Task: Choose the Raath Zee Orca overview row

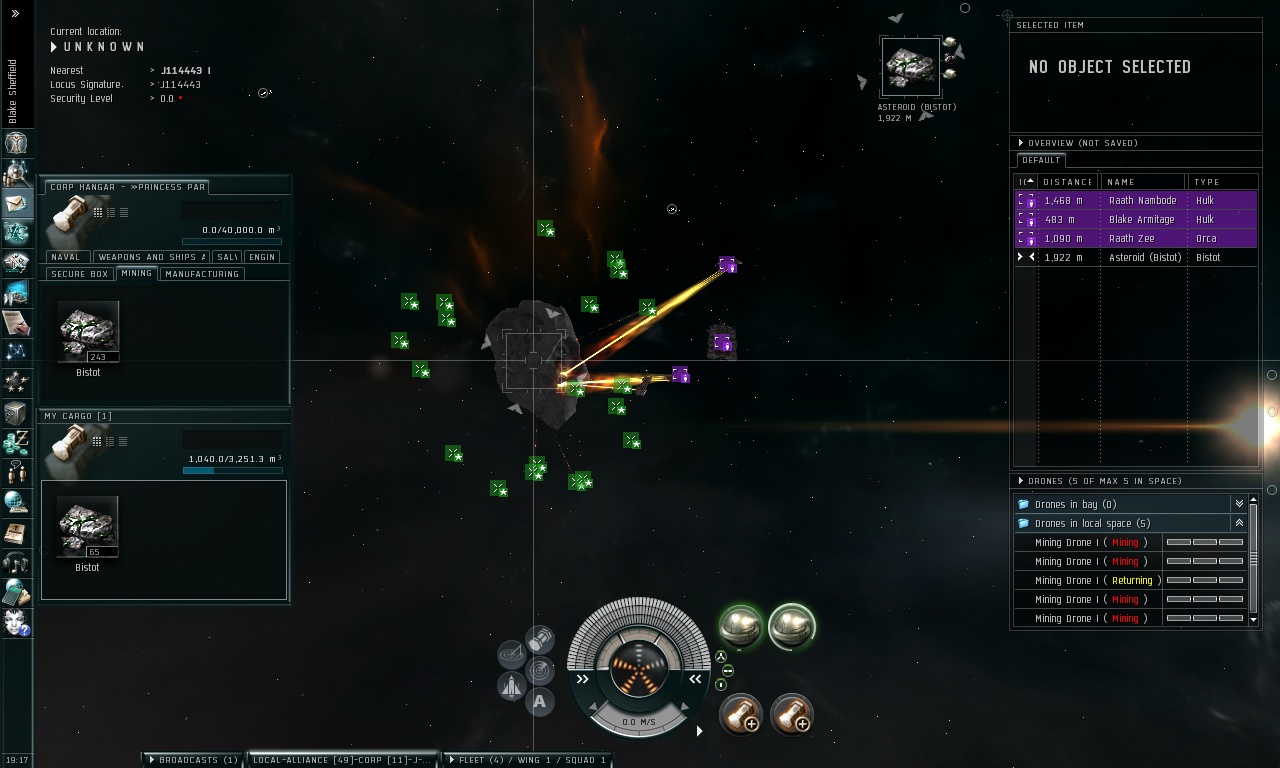Action: pos(1132,239)
